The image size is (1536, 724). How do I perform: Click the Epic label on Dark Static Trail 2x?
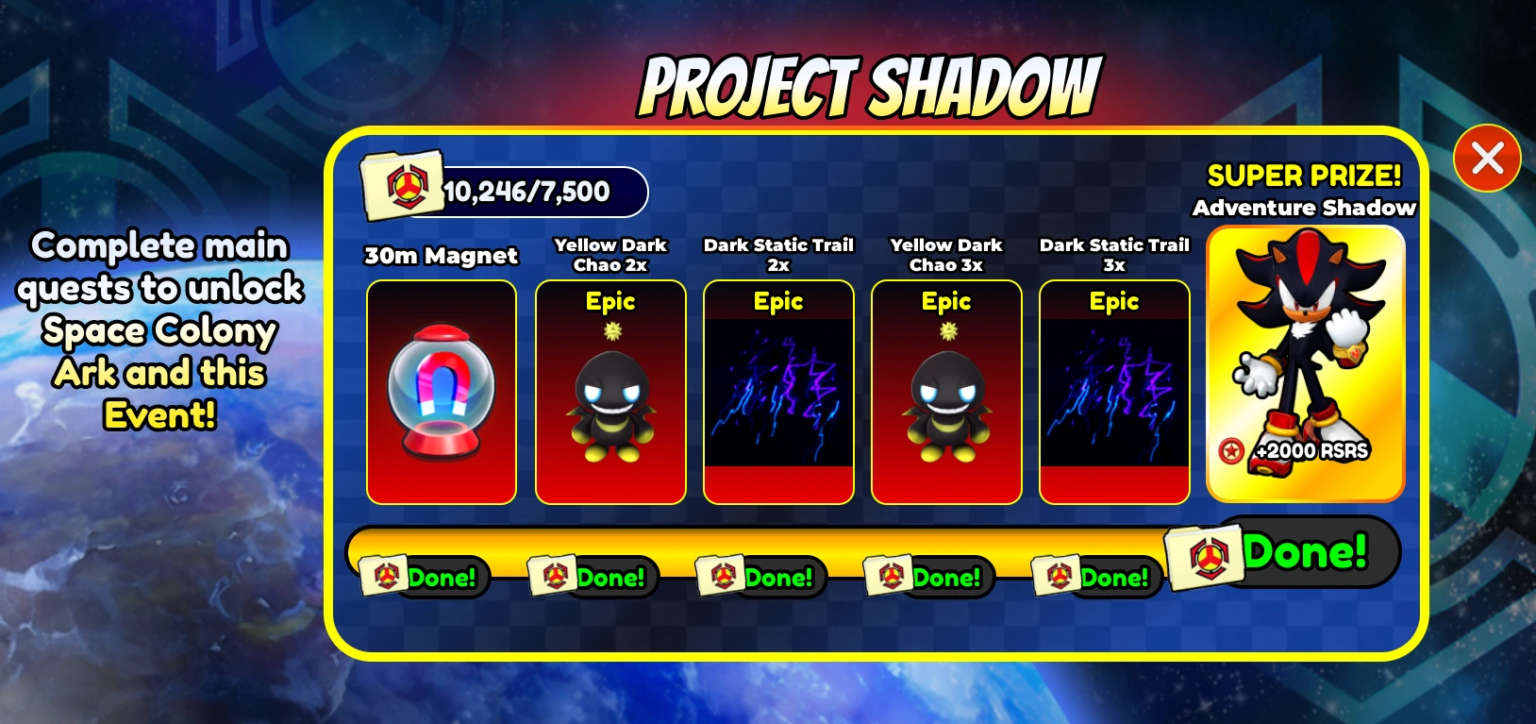tap(778, 301)
